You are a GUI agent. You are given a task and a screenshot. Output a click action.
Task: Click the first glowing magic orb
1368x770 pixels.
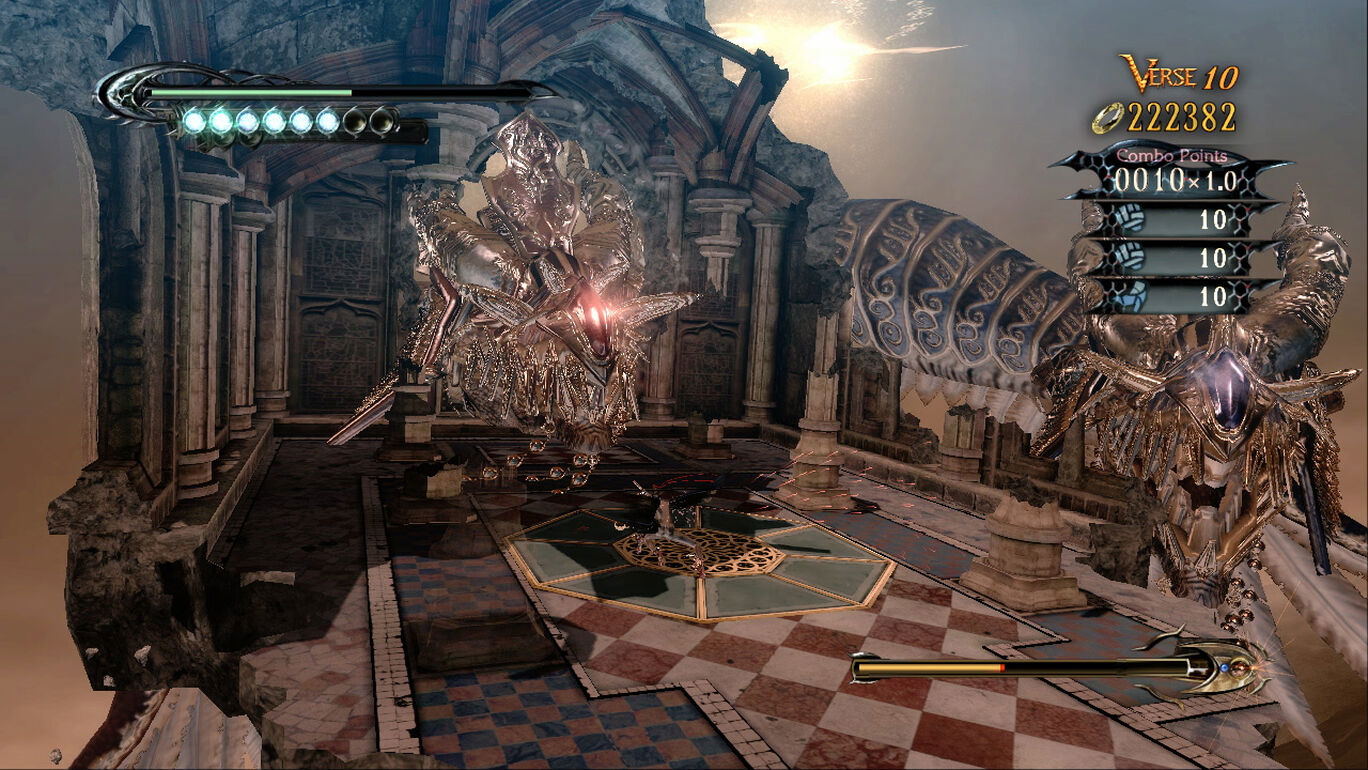coord(194,120)
